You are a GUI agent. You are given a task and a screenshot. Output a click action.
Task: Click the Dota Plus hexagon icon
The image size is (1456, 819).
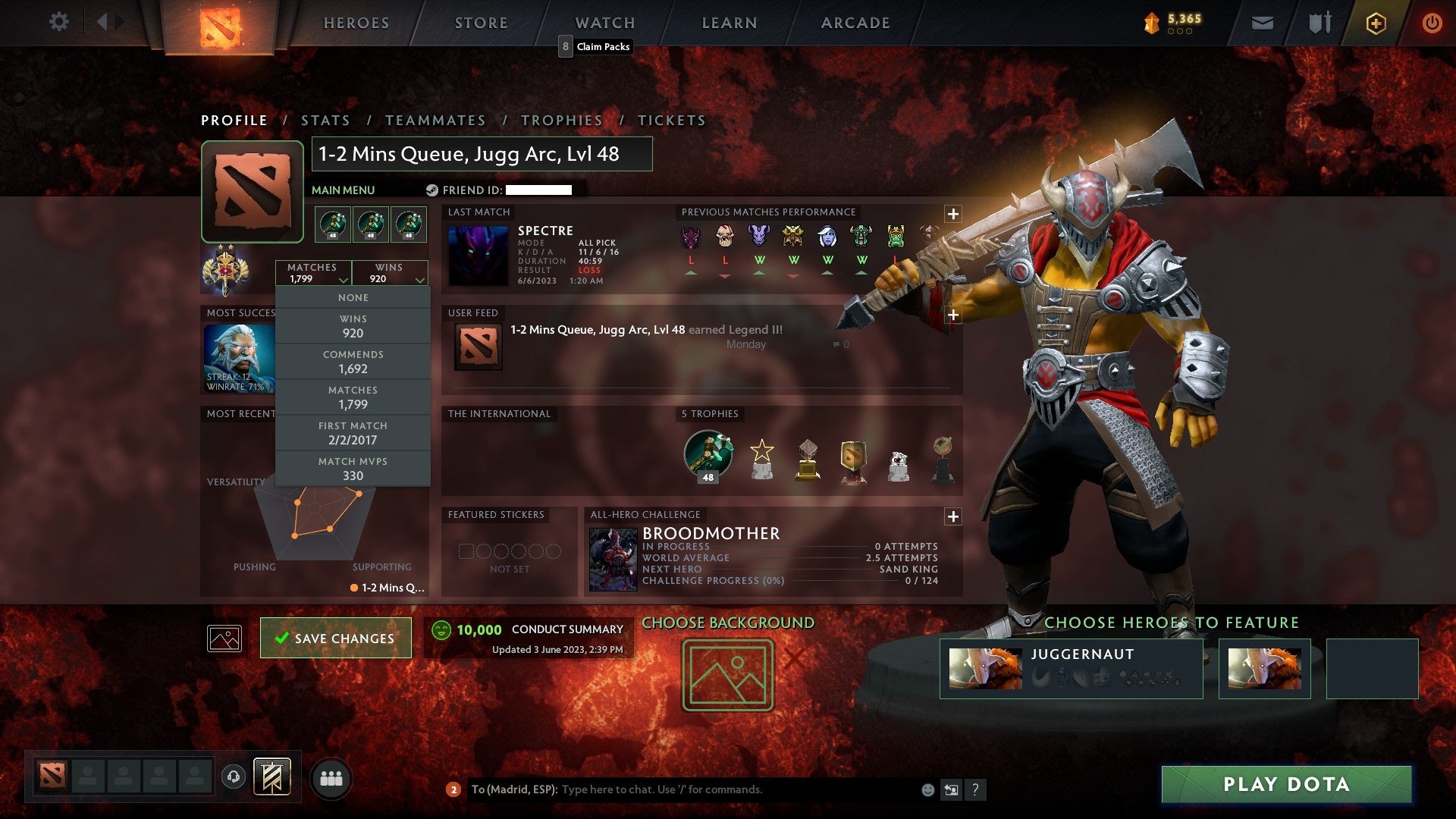click(x=1376, y=23)
